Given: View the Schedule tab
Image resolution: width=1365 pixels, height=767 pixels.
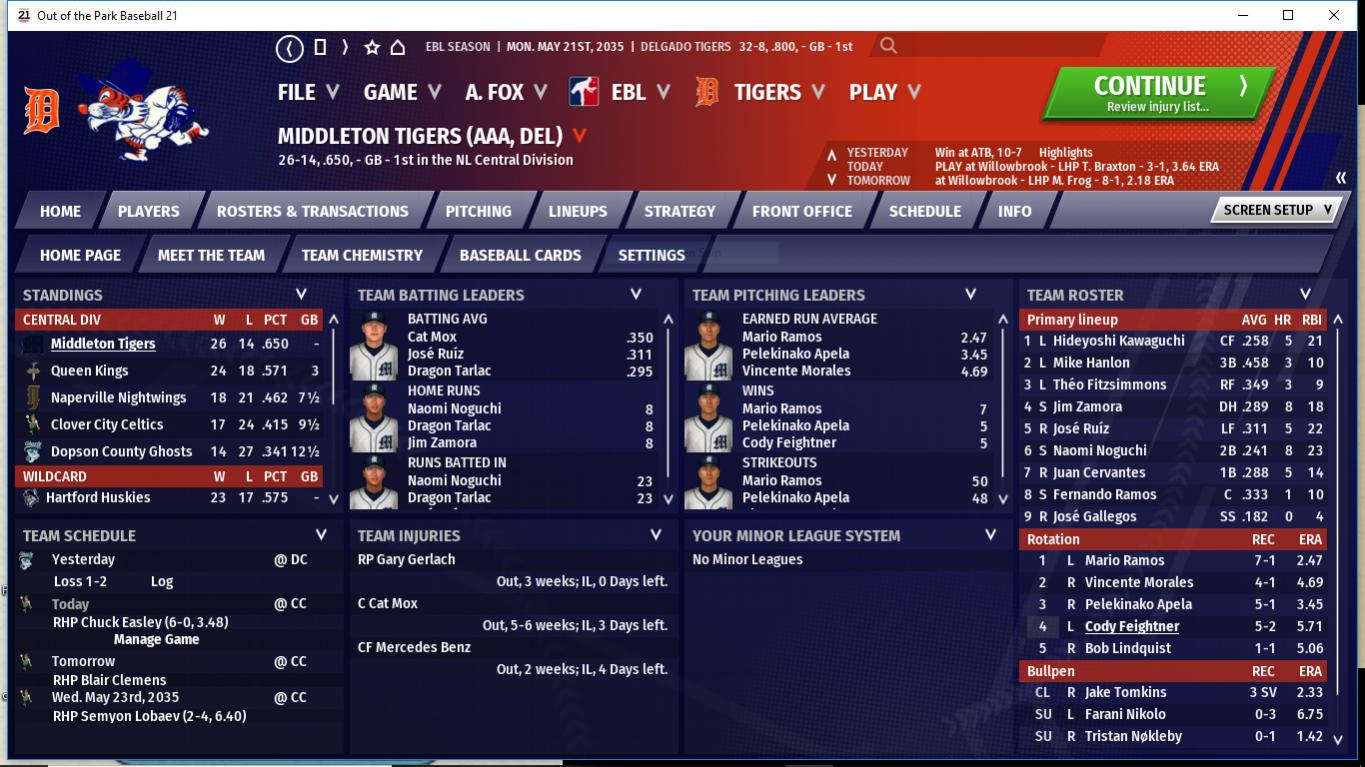Looking at the screenshot, I should [924, 211].
